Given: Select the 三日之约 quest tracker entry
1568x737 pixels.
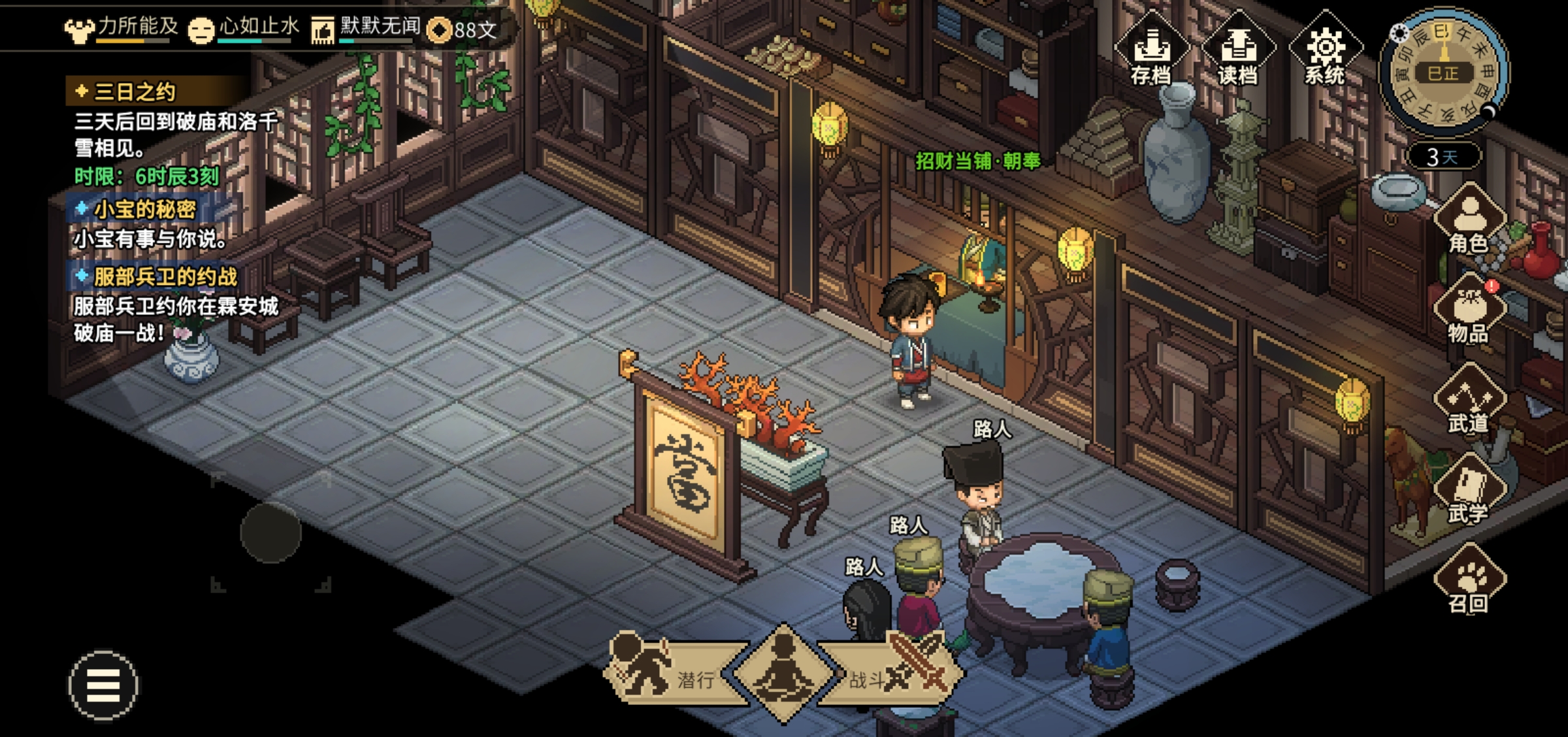Looking at the screenshot, I should (x=135, y=91).
